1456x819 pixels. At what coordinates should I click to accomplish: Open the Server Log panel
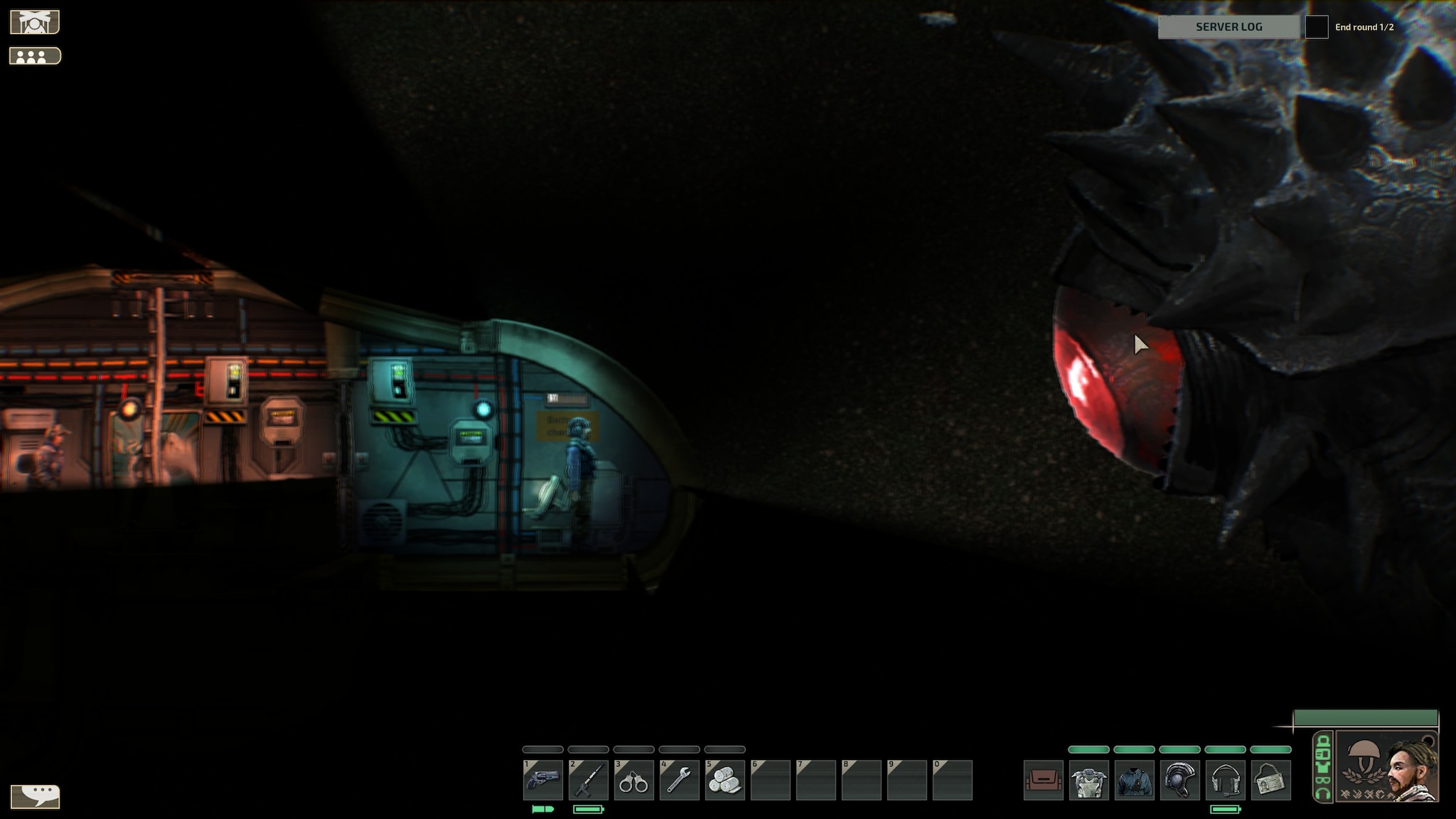(1228, 27)
